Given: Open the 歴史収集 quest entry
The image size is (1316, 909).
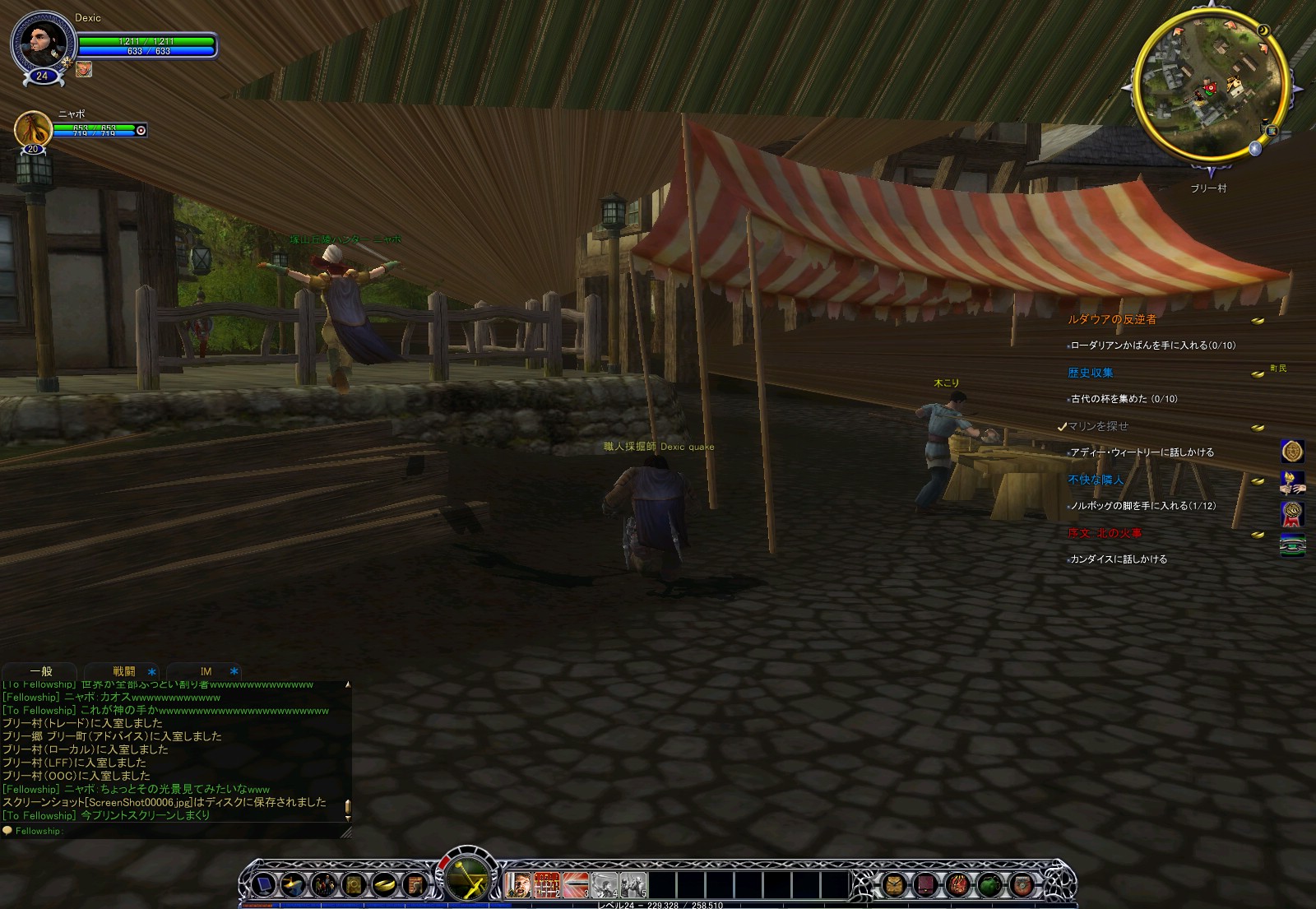Looking at the screenshot, I should click(x=1090, y=373).
